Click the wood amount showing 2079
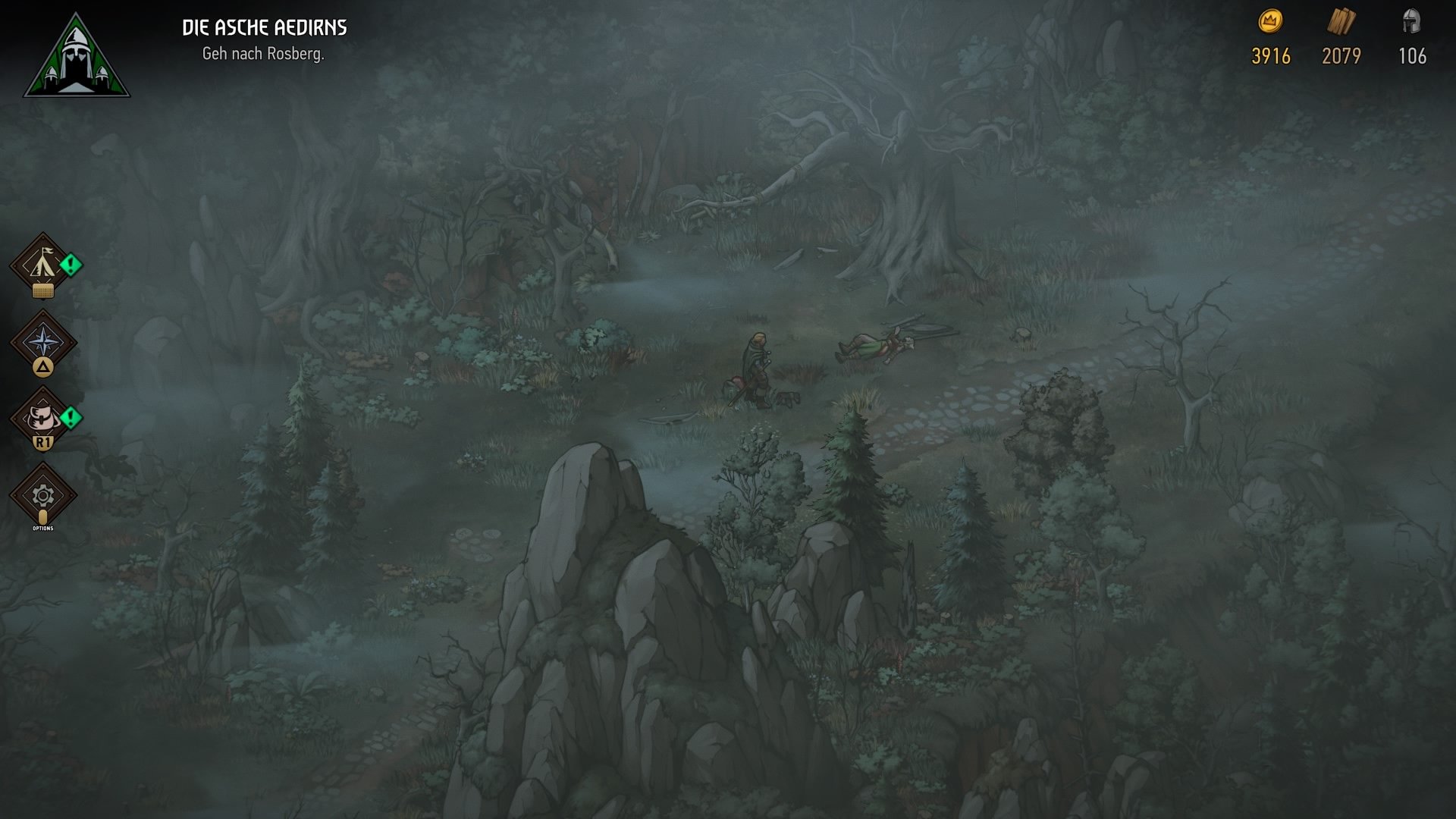The height and width of the screenshot is (819, 1456). [x=1341, y=55]
